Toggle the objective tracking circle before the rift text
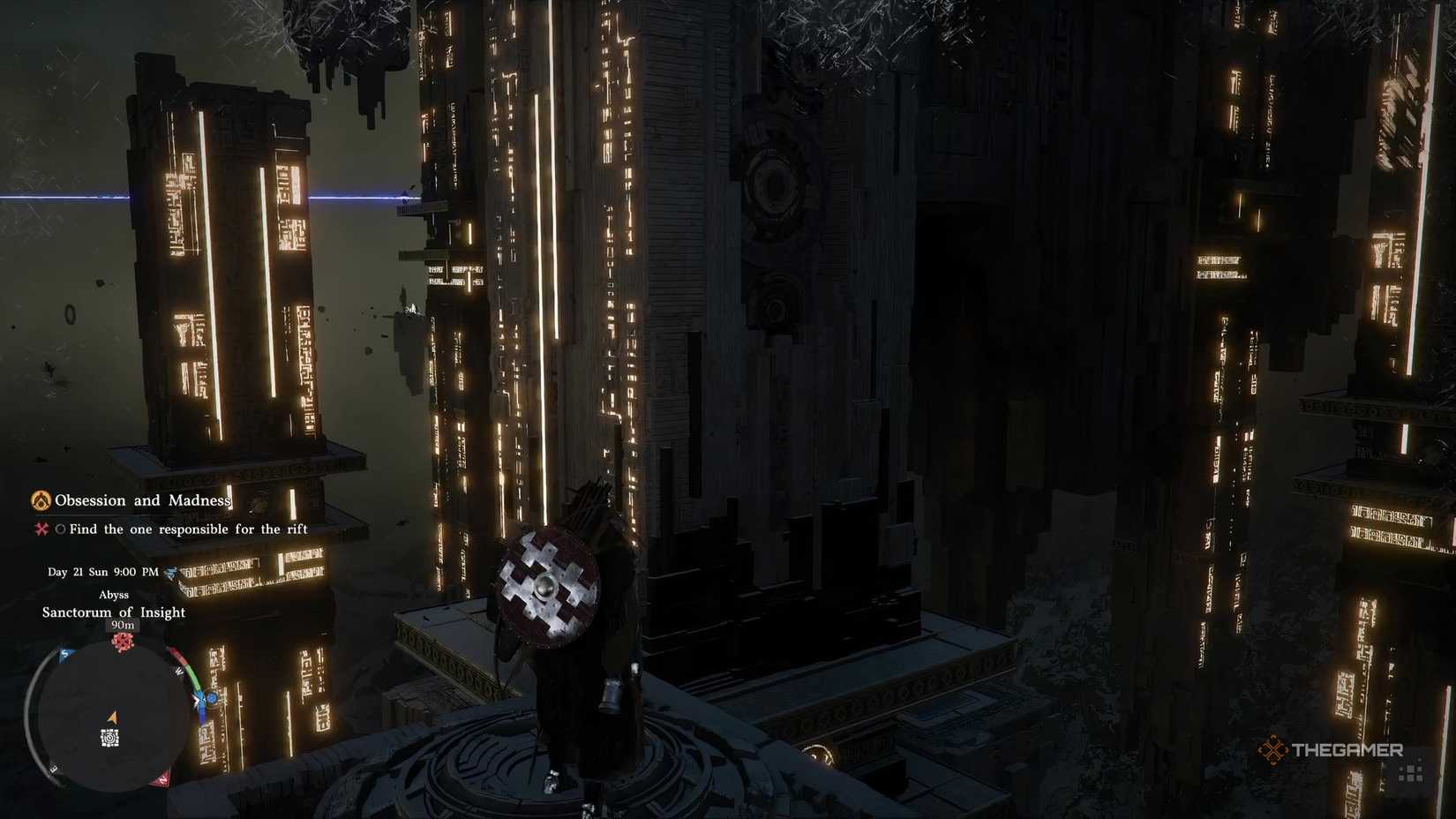 click(60, 529)
